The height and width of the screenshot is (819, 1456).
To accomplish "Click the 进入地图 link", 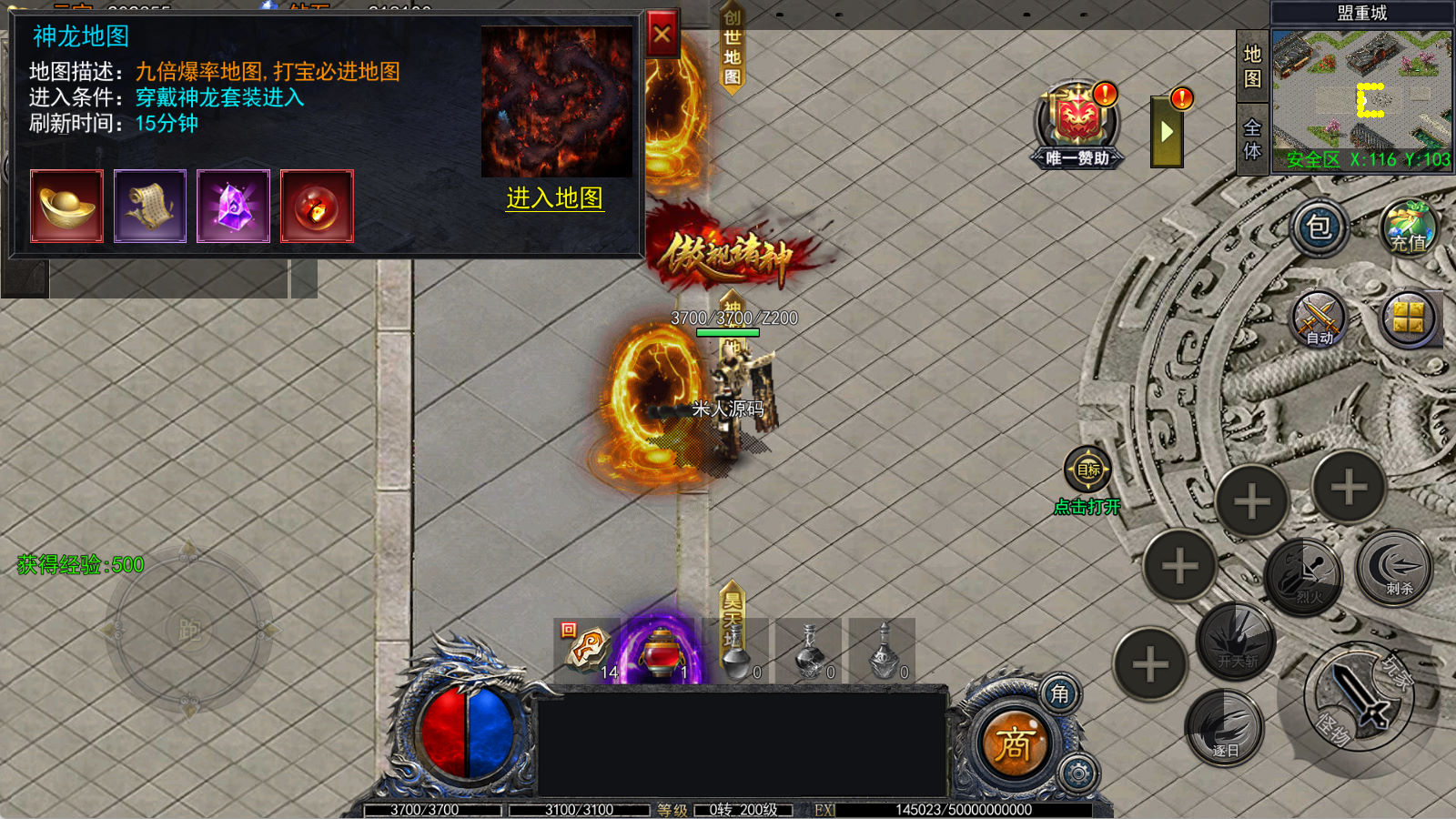I will click(x=554, y=198).
